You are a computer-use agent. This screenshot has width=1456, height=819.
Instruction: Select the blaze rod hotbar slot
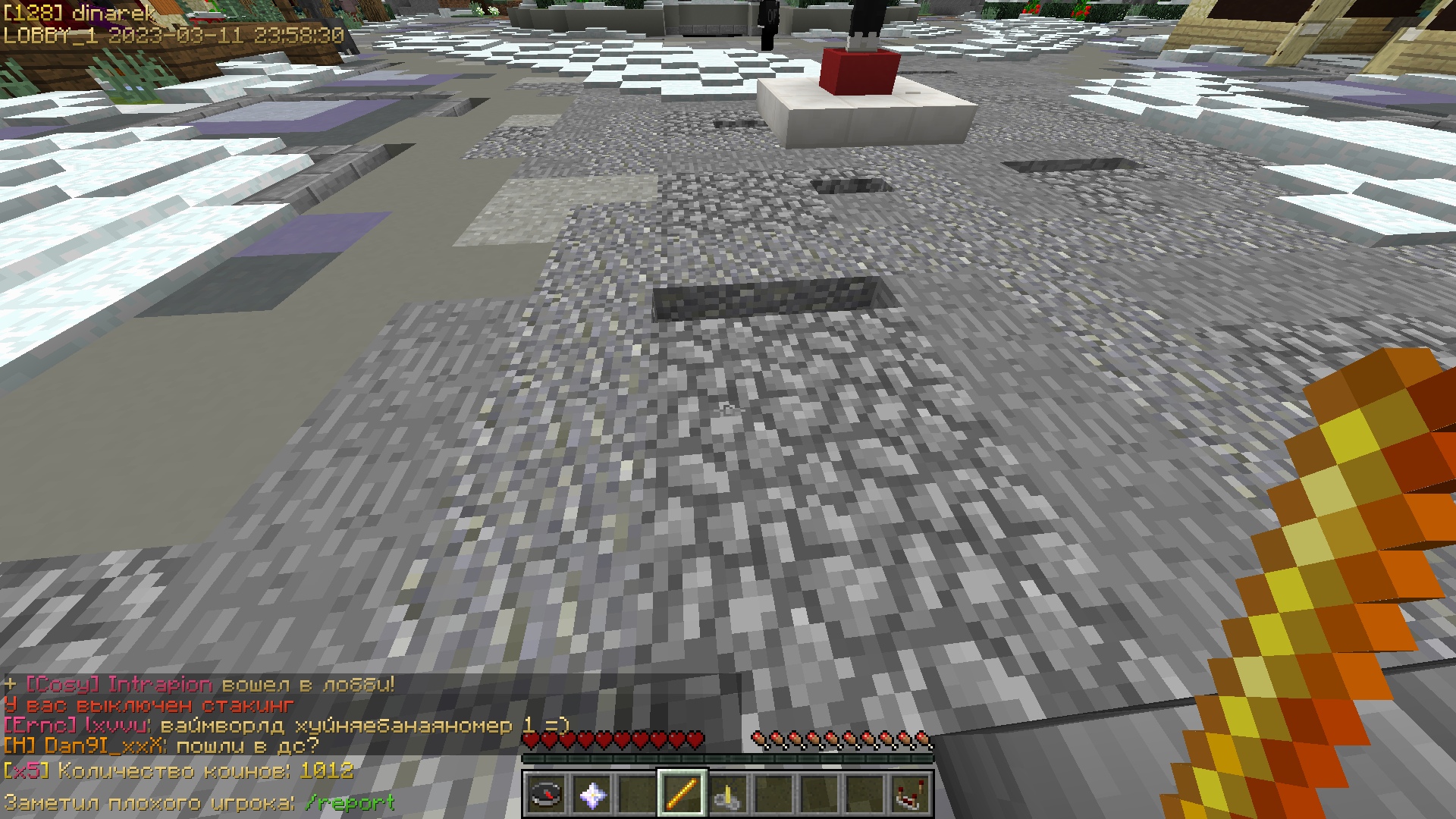(682, 795)
